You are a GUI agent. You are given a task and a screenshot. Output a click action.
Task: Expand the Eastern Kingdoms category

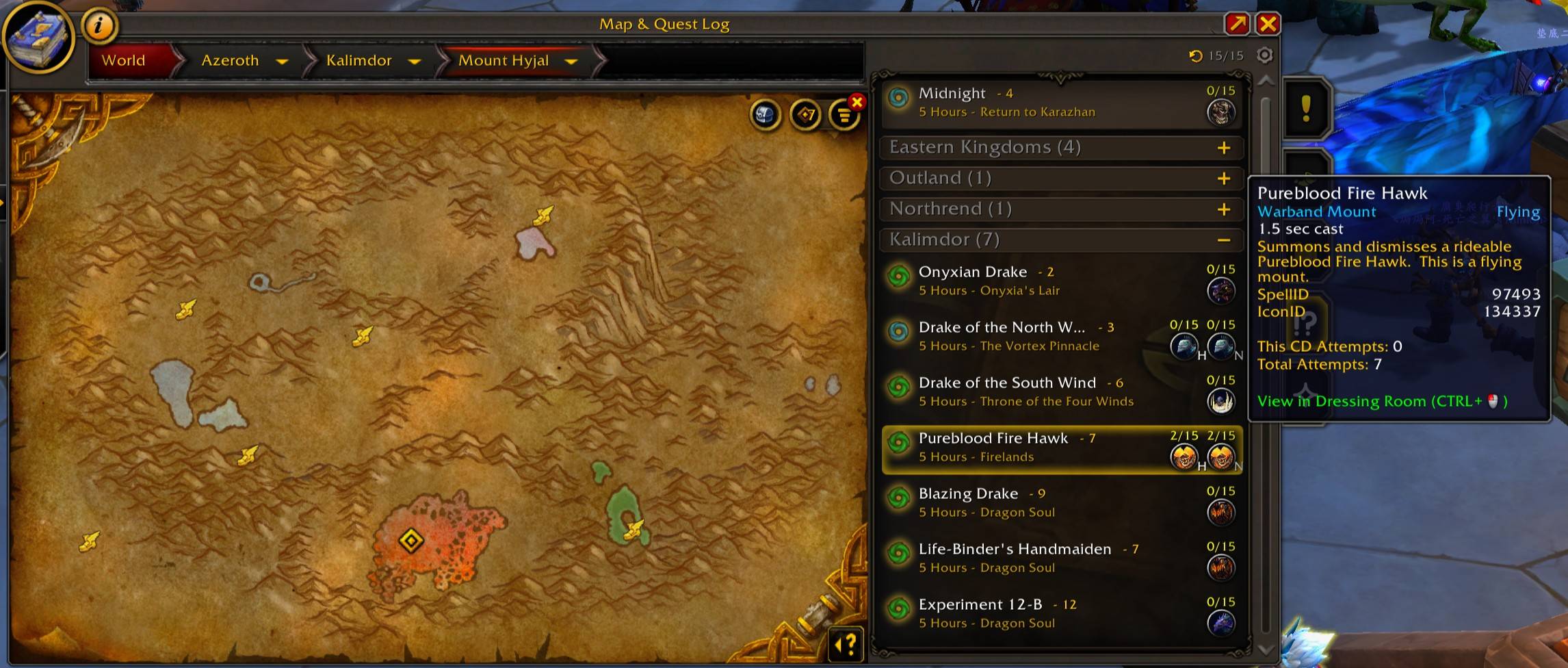pos(1224,146)
